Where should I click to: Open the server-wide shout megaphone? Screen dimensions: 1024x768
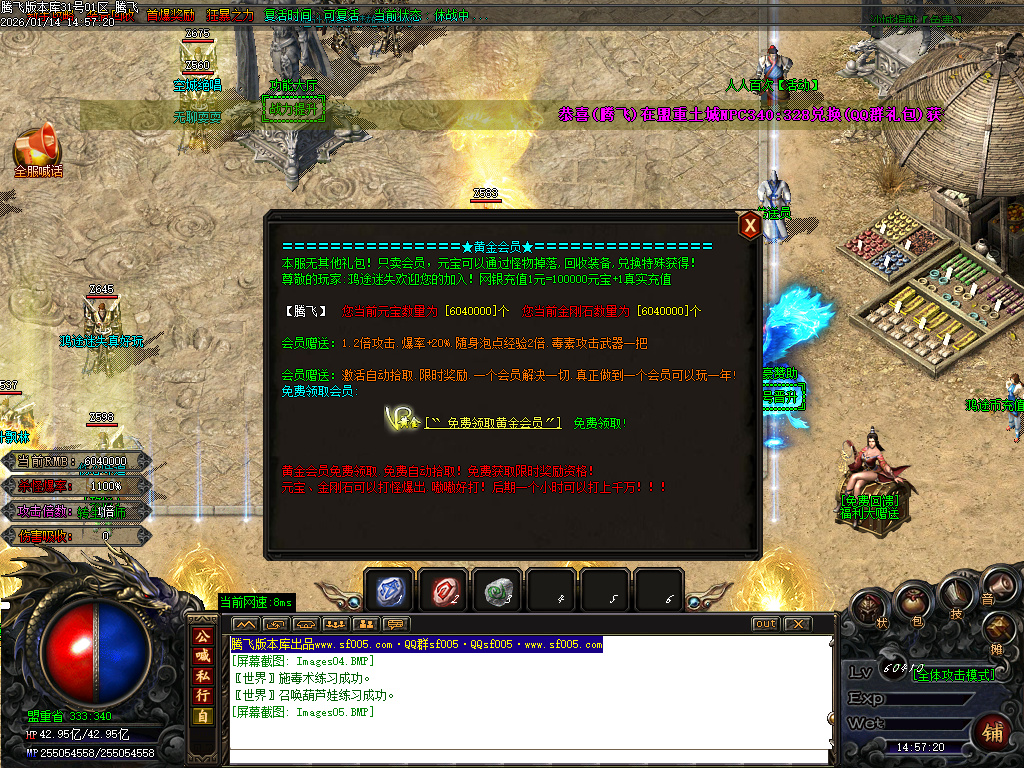tap(36, 147)
